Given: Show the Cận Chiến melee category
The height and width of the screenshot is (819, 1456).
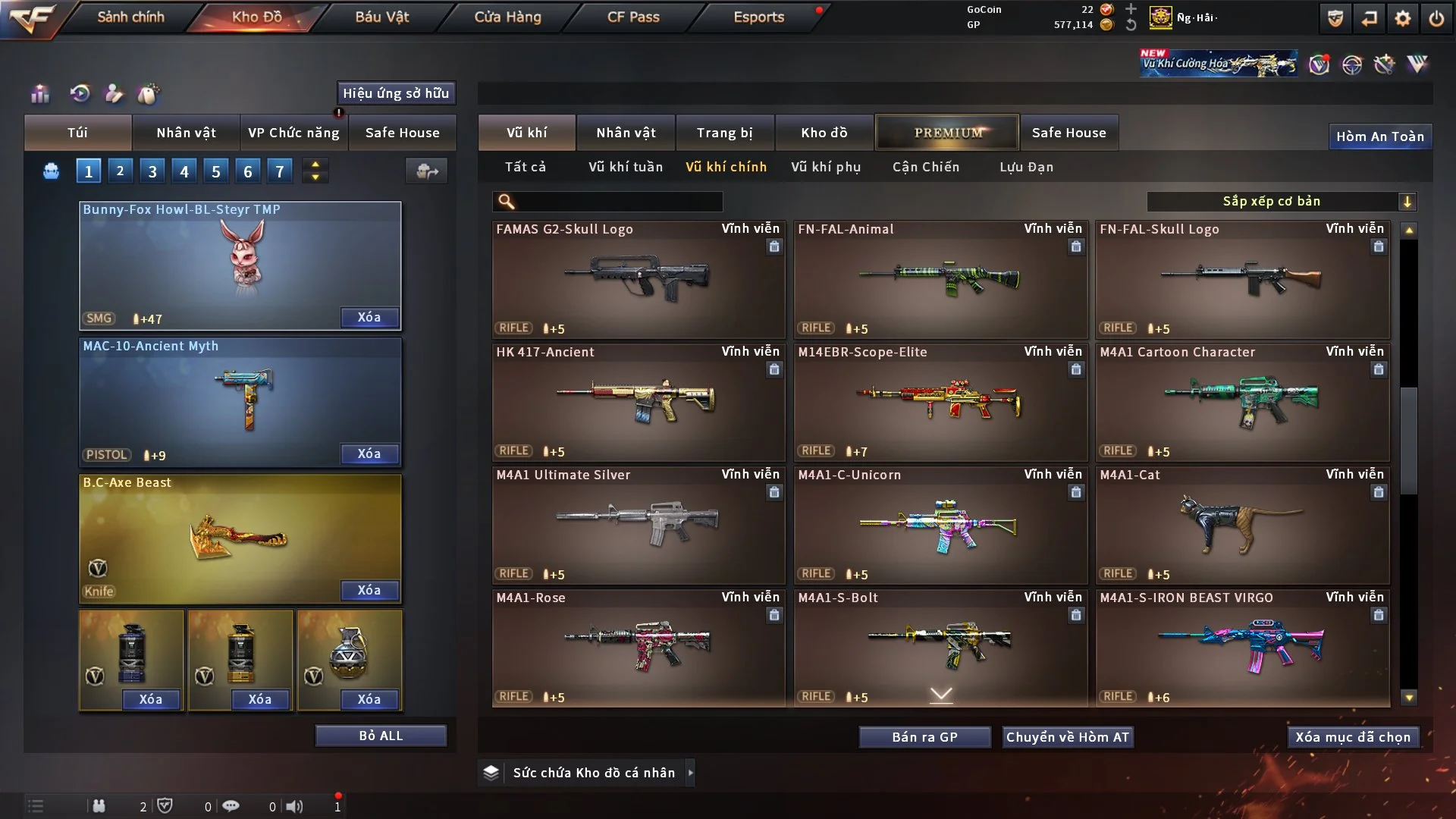Looking at the screenshot, I should 926,167.
